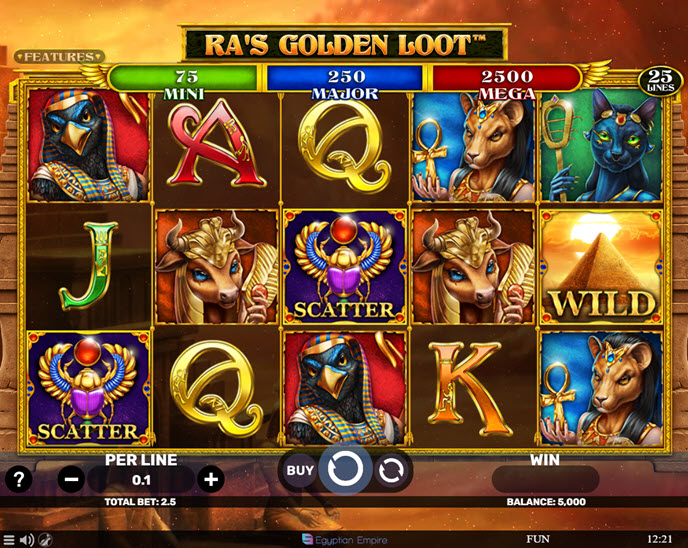Click the Buy feature button
The width and height of the screenshot is (688, 548).
[x=300, y=469]
